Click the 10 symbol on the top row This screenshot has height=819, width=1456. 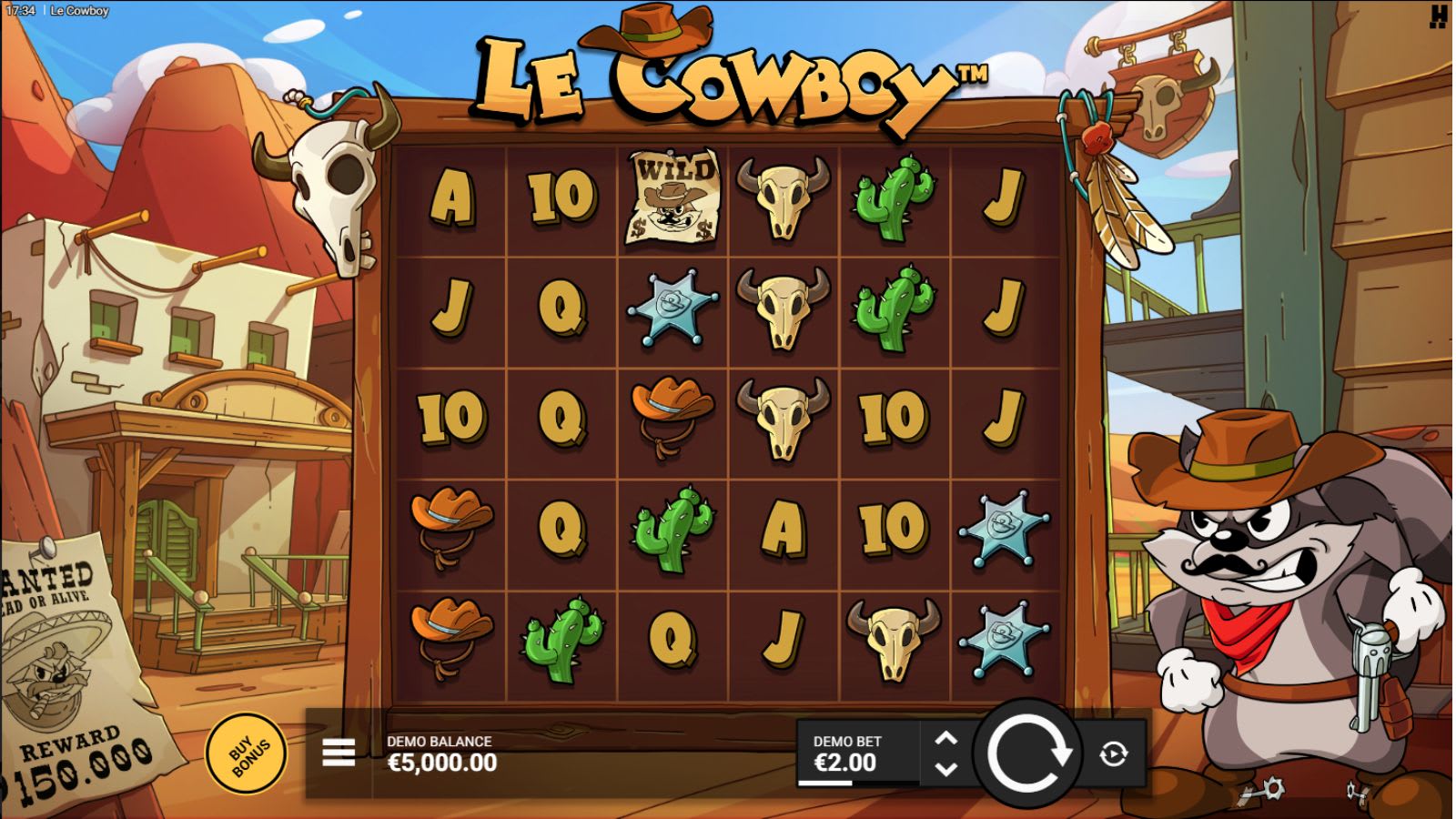click(x=562, y=197)
